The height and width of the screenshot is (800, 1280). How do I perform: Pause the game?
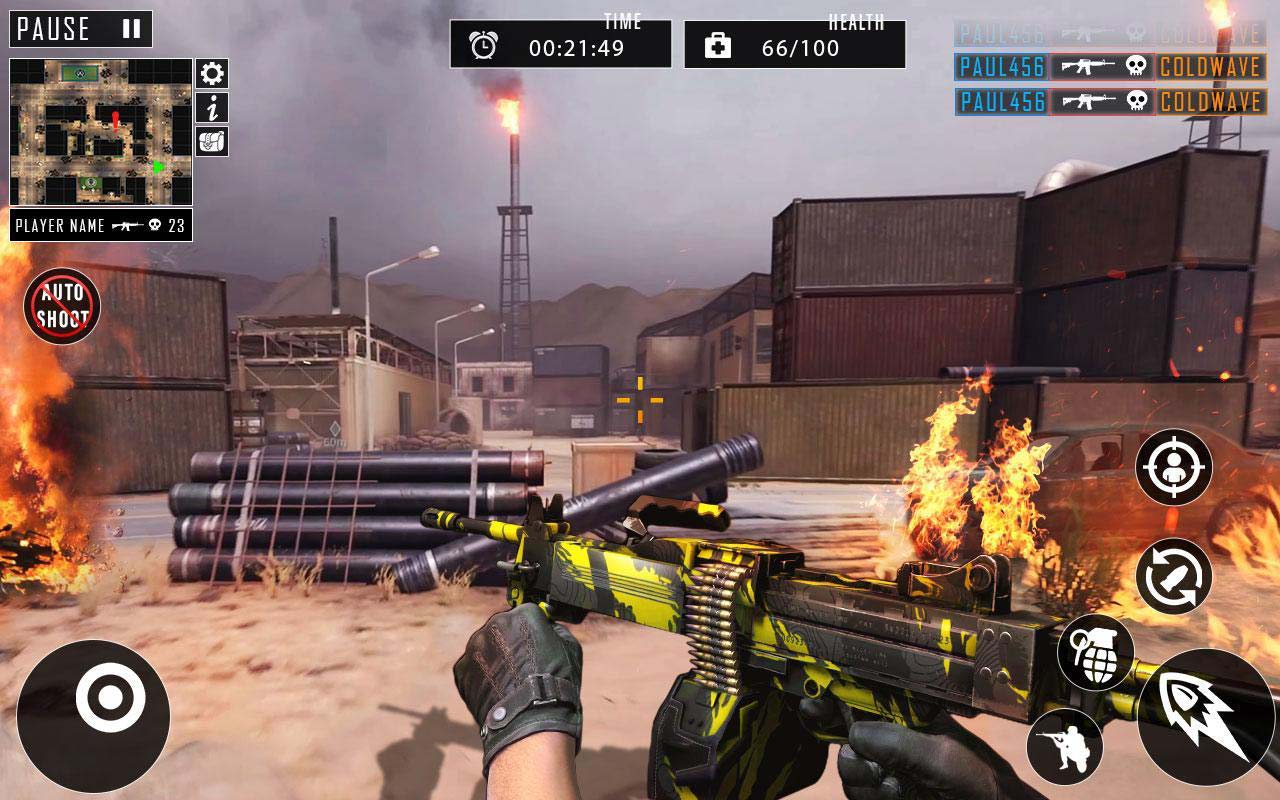click(x=81, y=29)
